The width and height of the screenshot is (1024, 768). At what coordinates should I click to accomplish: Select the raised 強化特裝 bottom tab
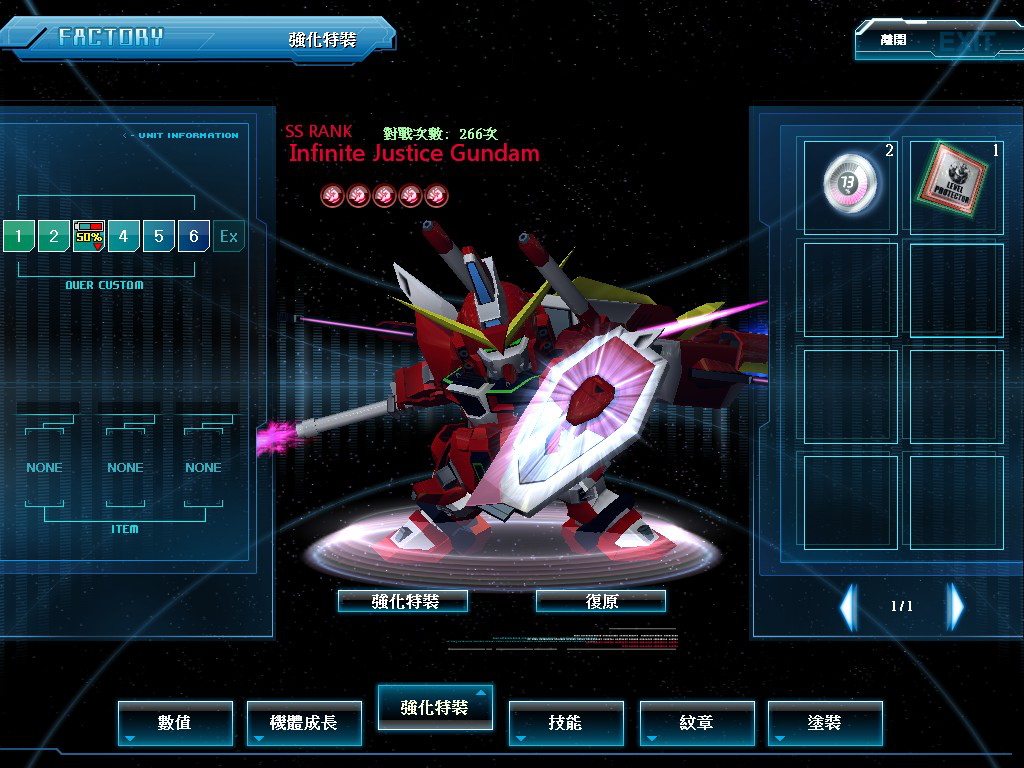coord(434,707)
